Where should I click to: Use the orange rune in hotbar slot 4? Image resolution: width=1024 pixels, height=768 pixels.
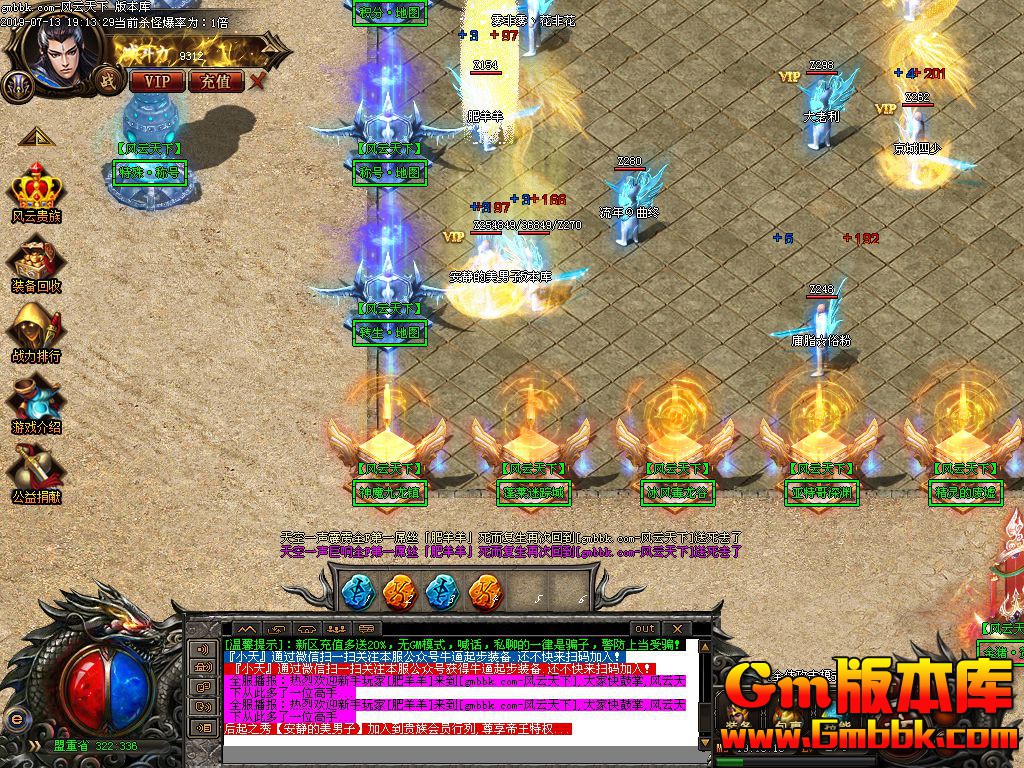[485, 591]
